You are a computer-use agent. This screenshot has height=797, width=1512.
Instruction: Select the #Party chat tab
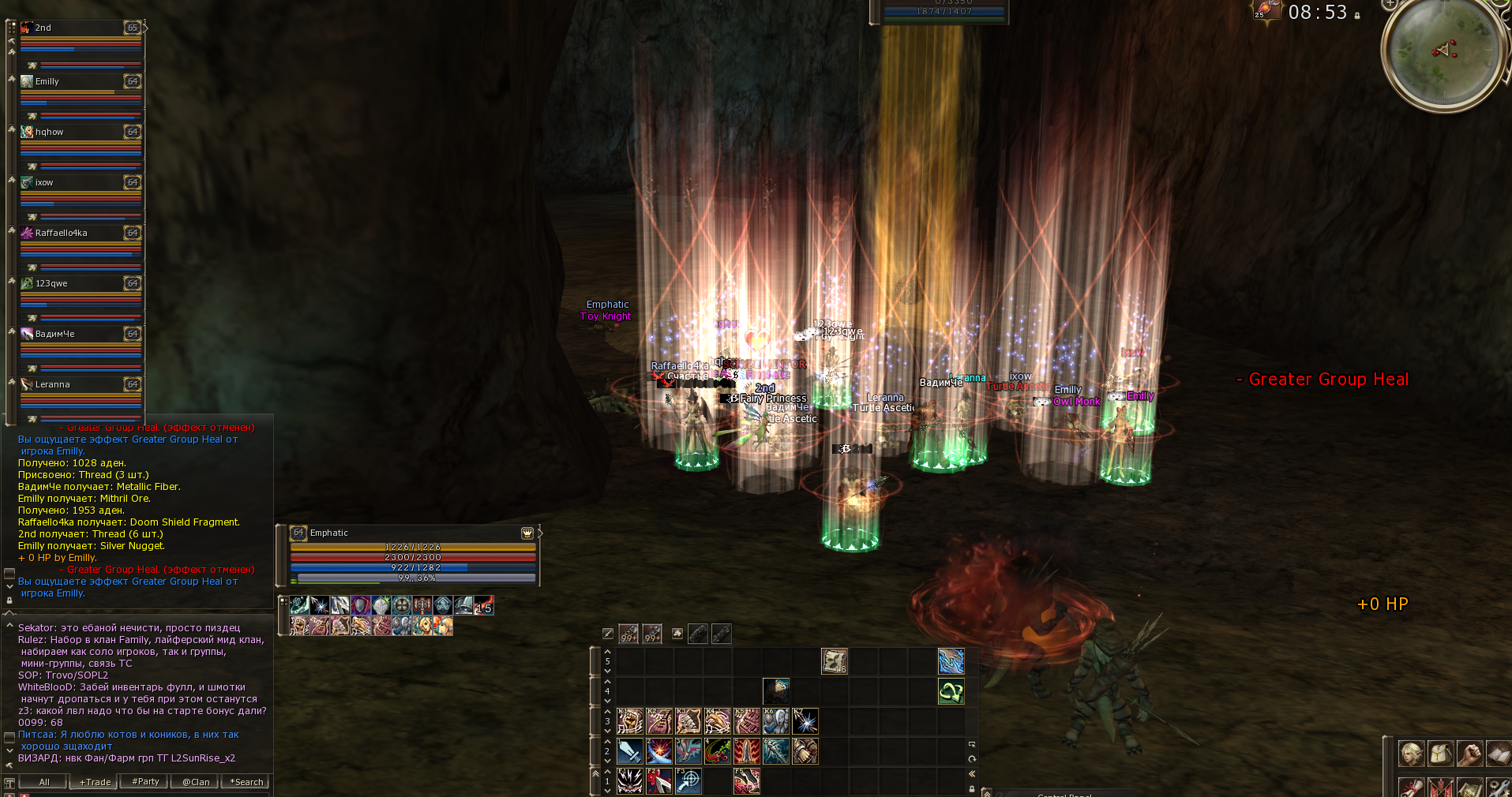pyautogui.click(x=145, y=782)
